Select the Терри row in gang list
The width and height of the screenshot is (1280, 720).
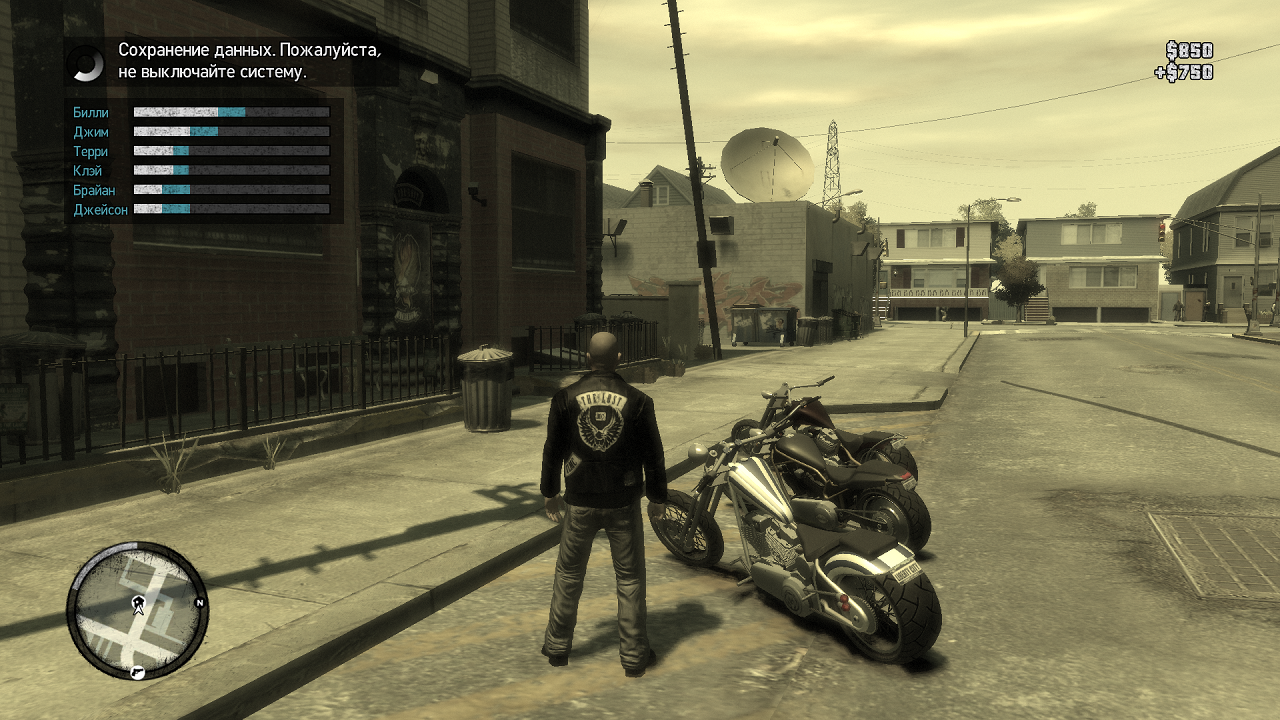(x=91, y=152)
